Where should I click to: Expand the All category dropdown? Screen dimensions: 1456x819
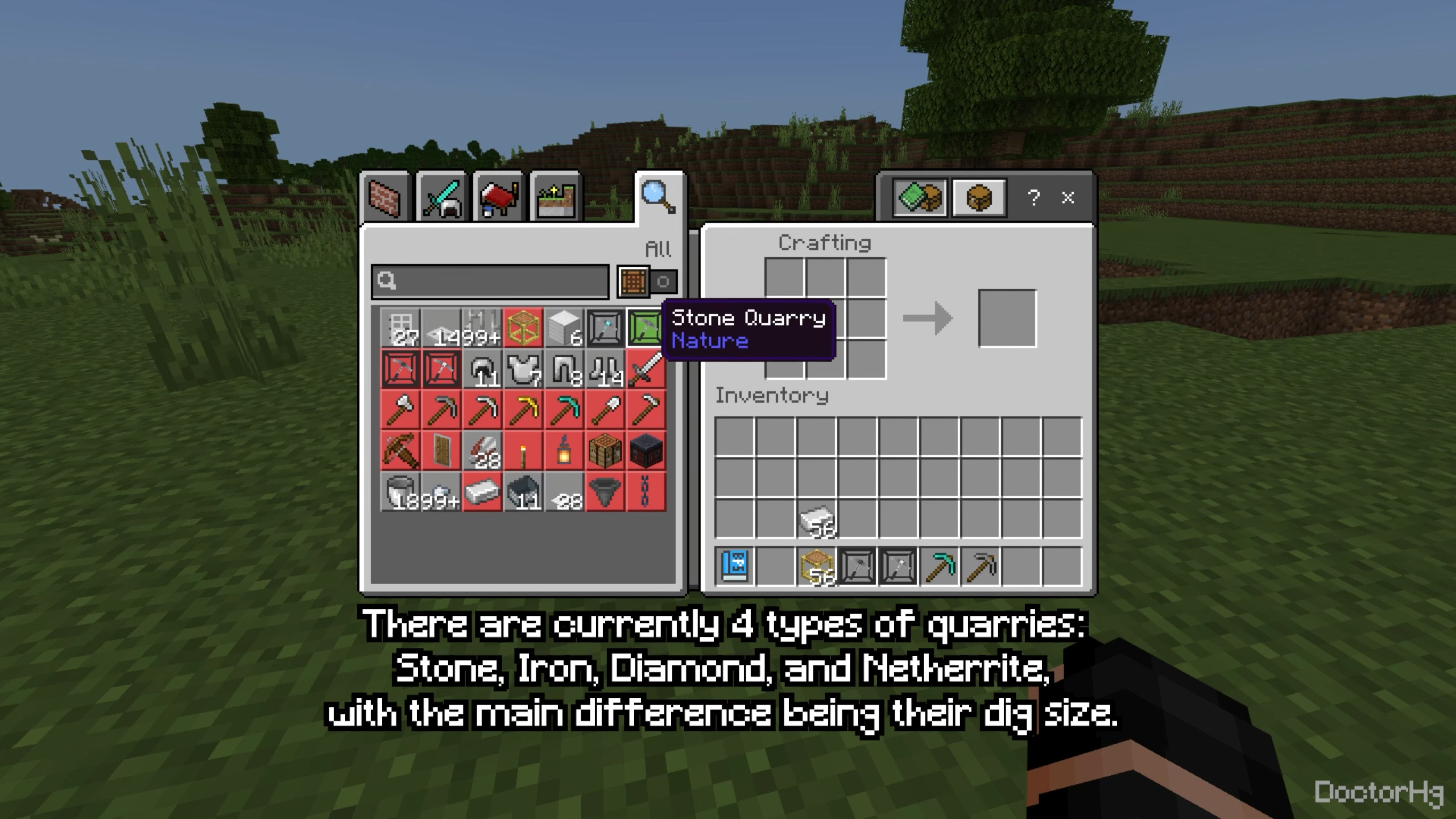(x=659, y=248)
